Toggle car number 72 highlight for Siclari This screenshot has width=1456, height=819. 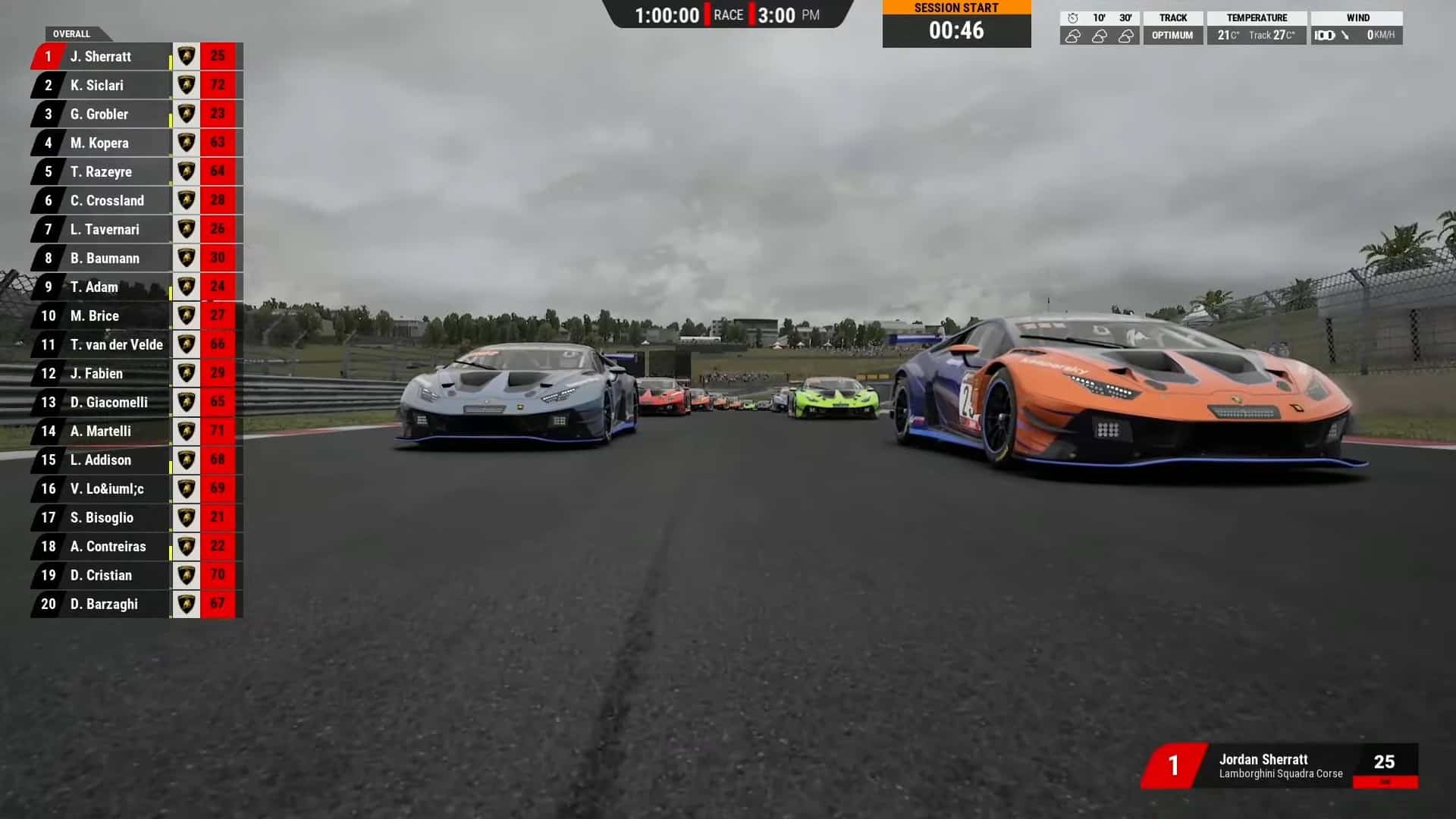pos(217,85)
